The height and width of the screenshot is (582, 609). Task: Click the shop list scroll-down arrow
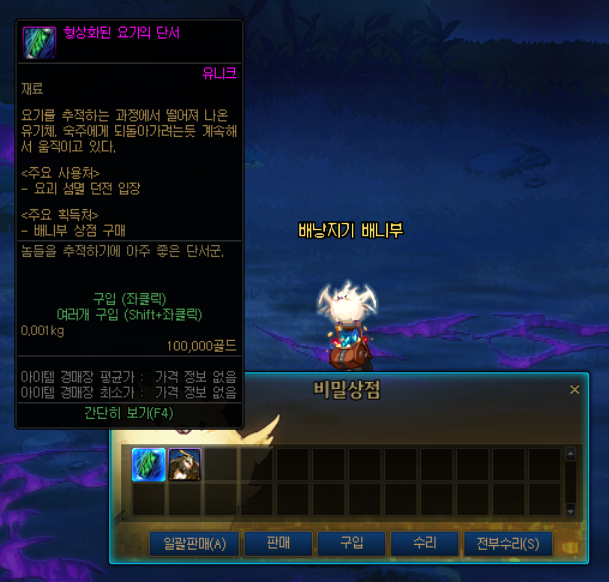(571, 510)
